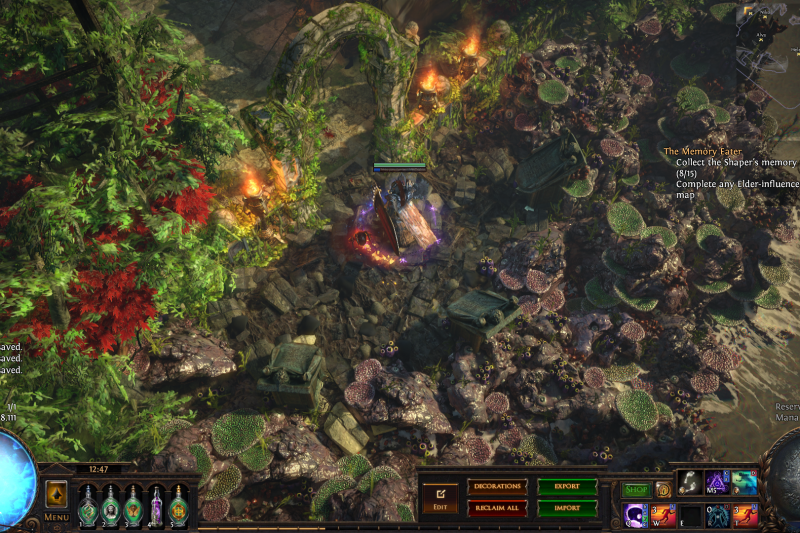Click the gold coin icon beside Shop
800x533 pixels.
(x=662, y=490)
